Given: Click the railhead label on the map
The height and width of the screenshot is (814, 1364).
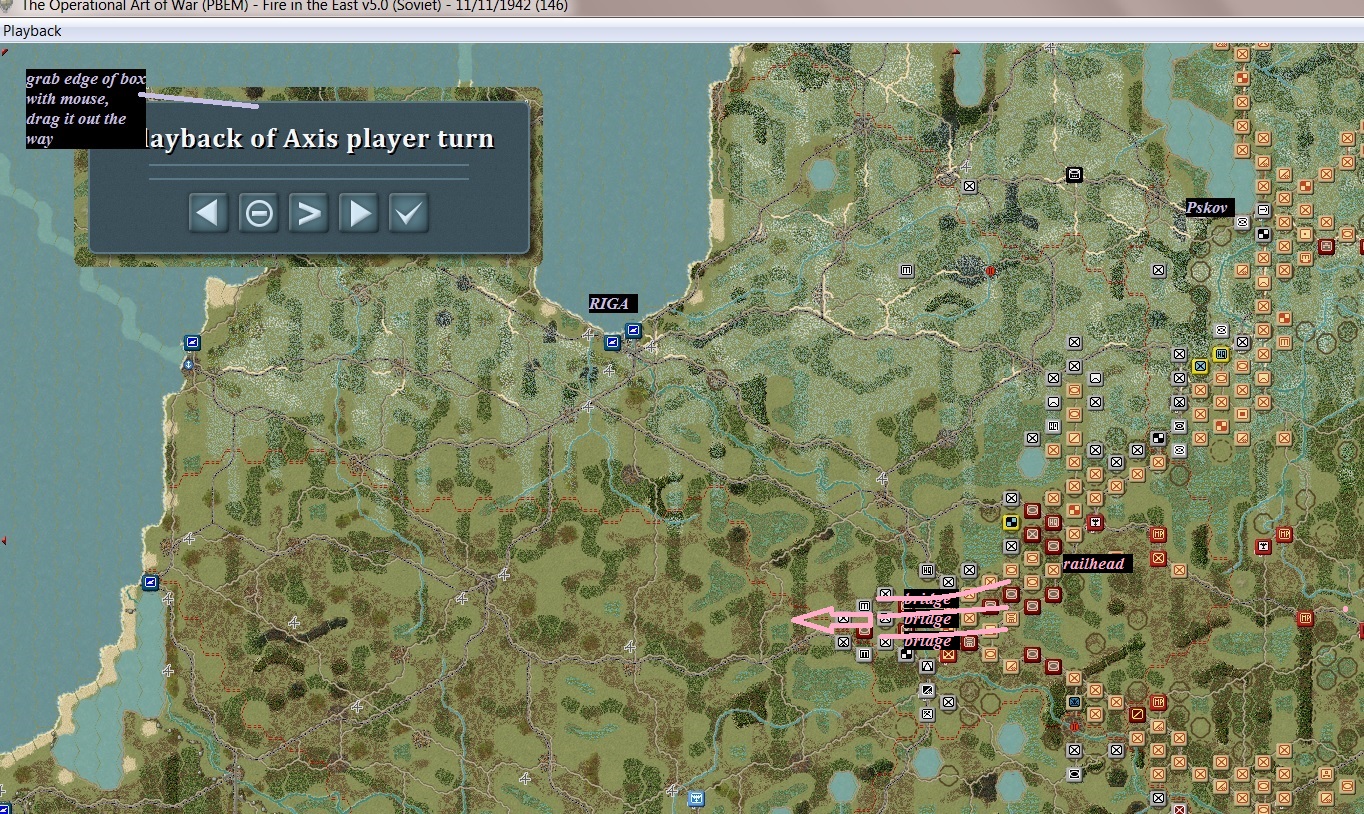Looking at the screenshot, I should 1095,563.
